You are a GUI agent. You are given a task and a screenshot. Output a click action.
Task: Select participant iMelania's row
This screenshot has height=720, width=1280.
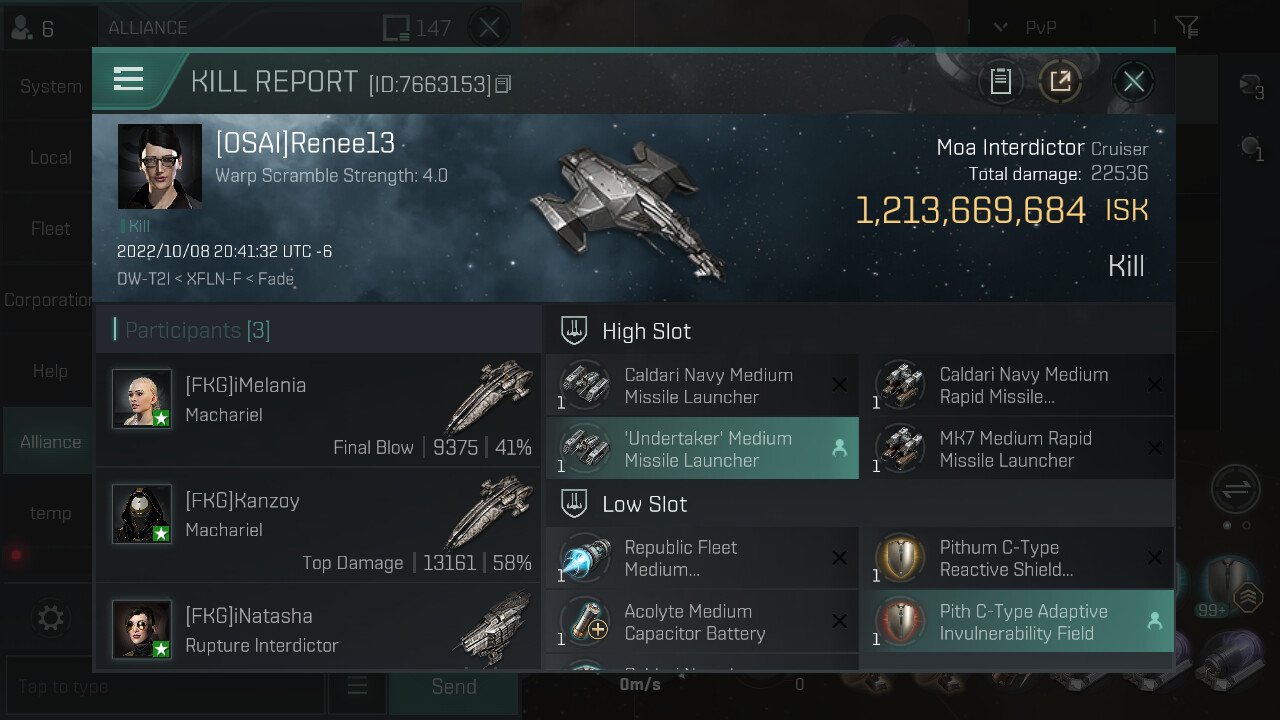click(x=318, y=410)
